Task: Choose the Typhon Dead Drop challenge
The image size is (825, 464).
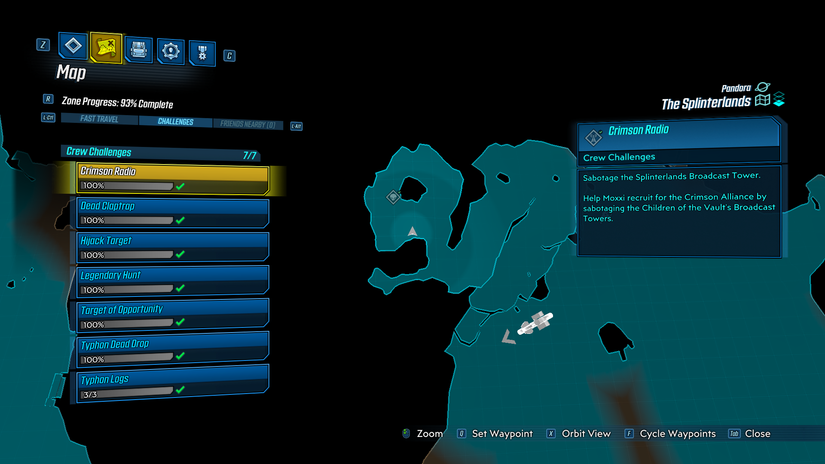Action: click(x=172, y=350)
